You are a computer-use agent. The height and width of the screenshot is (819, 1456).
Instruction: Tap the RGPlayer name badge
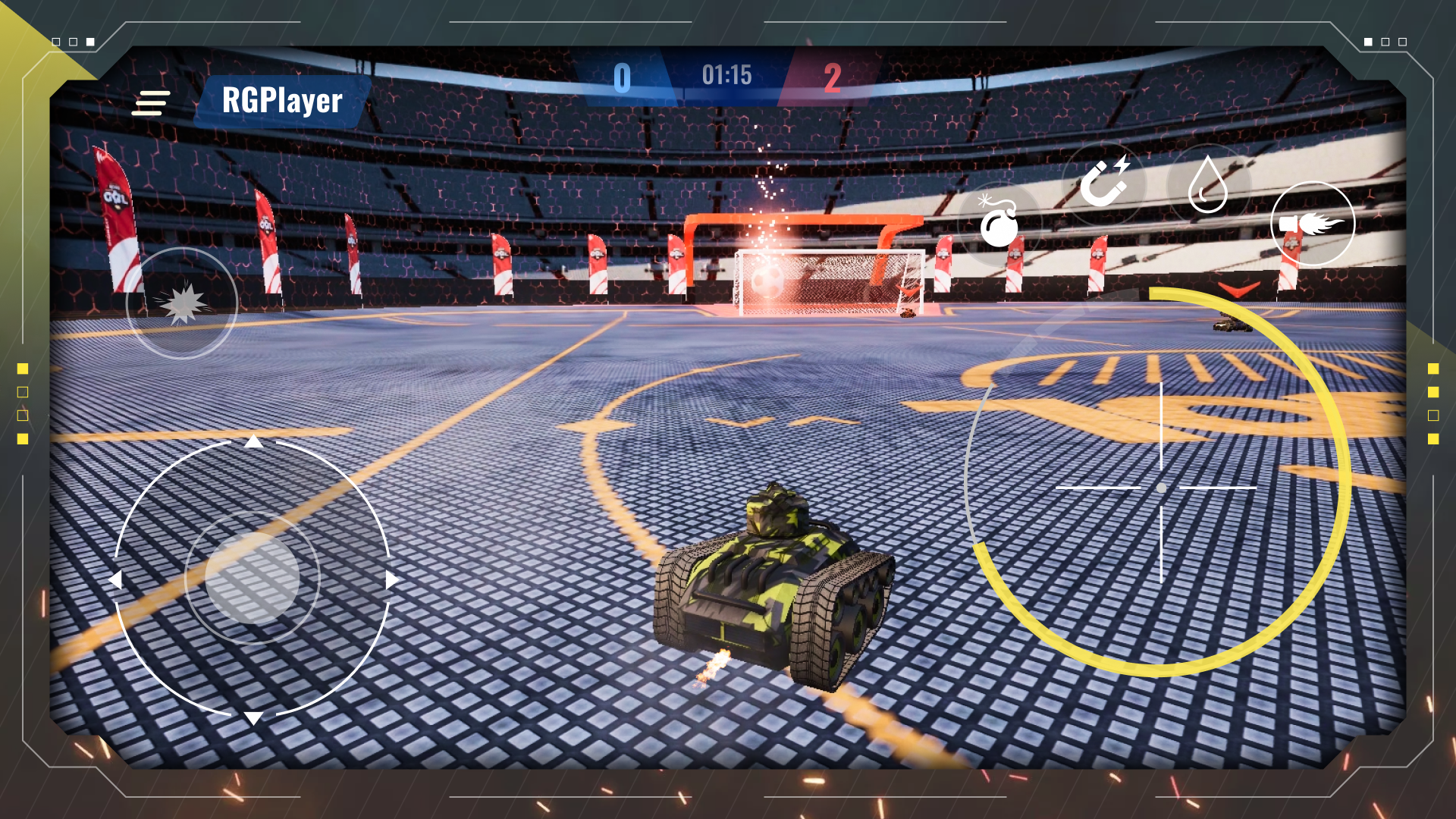point(281,101)
